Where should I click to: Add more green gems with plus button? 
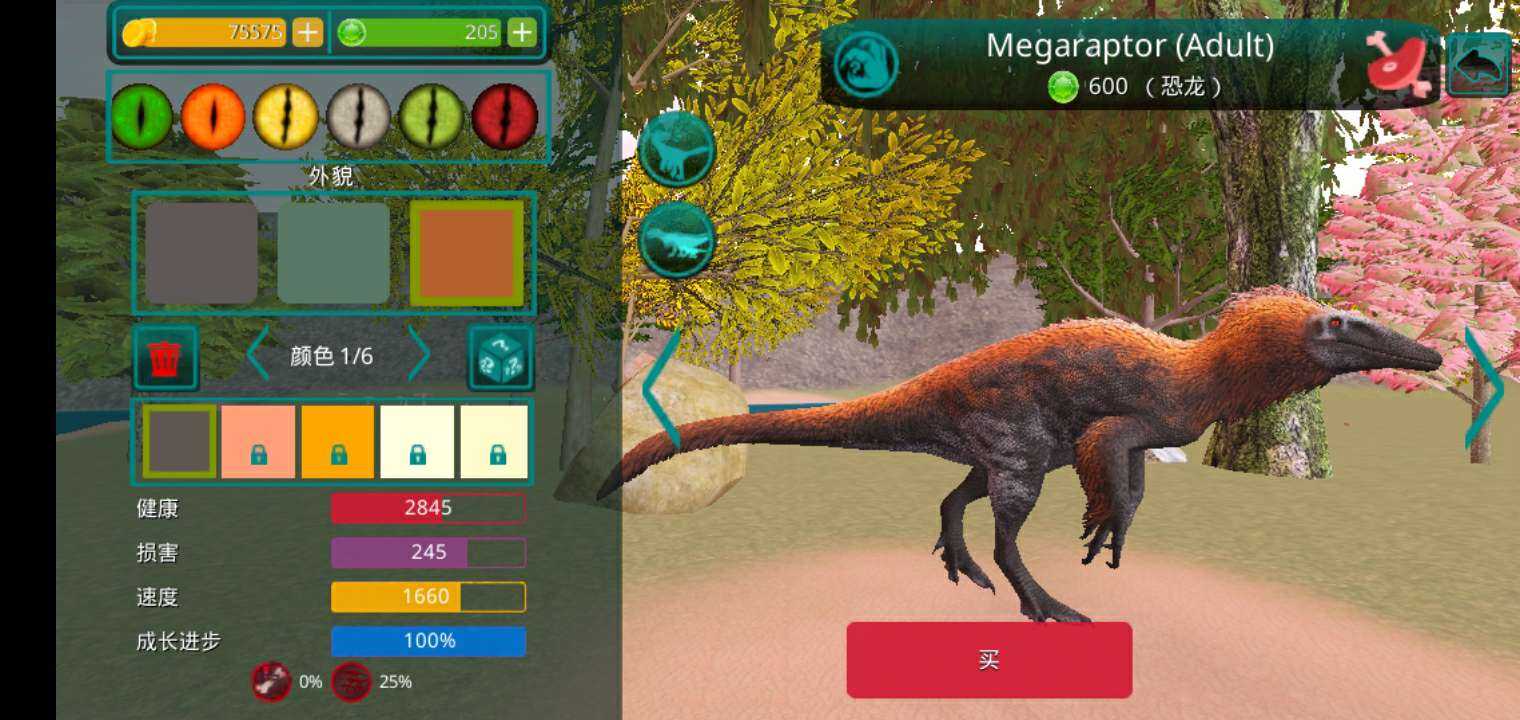[x=522, y=33]
